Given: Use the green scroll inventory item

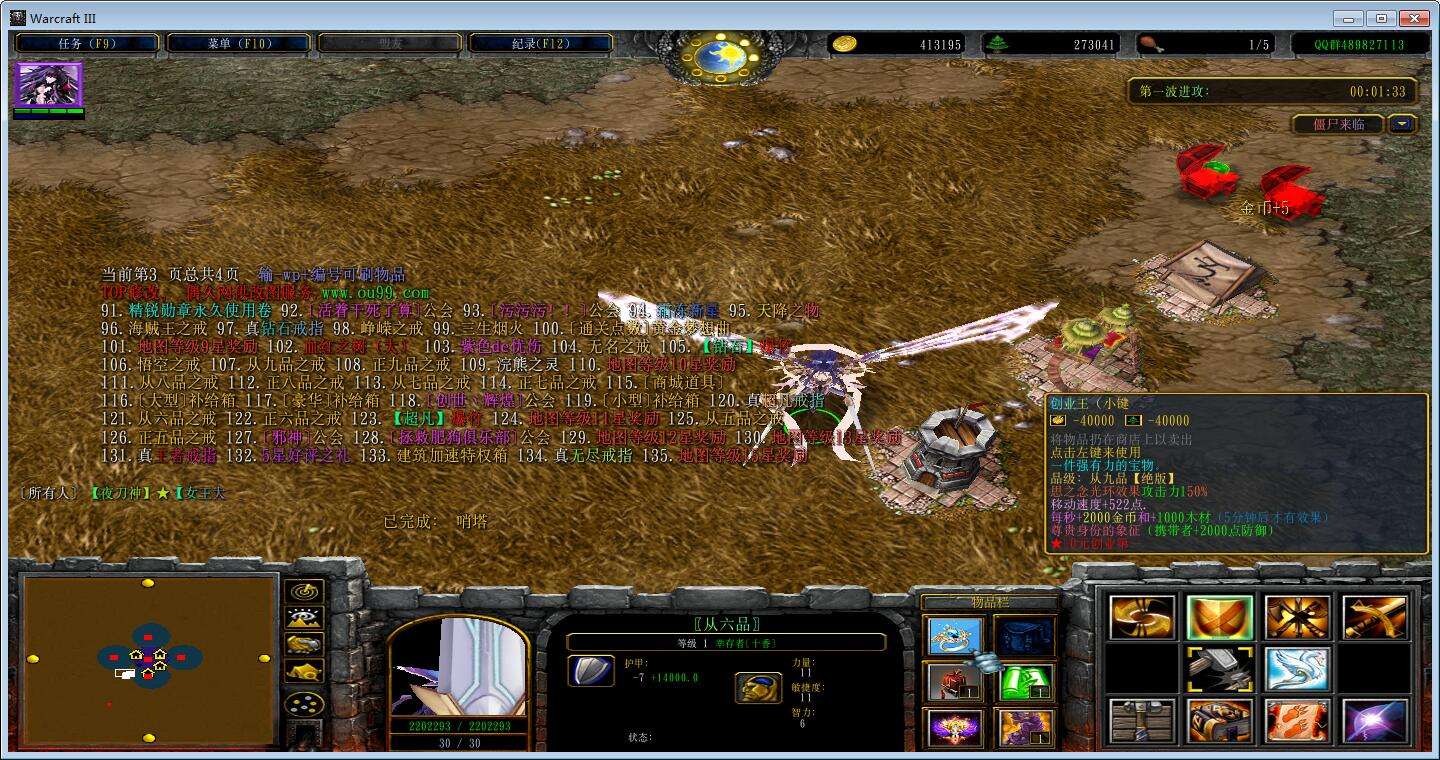Looking at the screenshot, I should coord(1026,682).
